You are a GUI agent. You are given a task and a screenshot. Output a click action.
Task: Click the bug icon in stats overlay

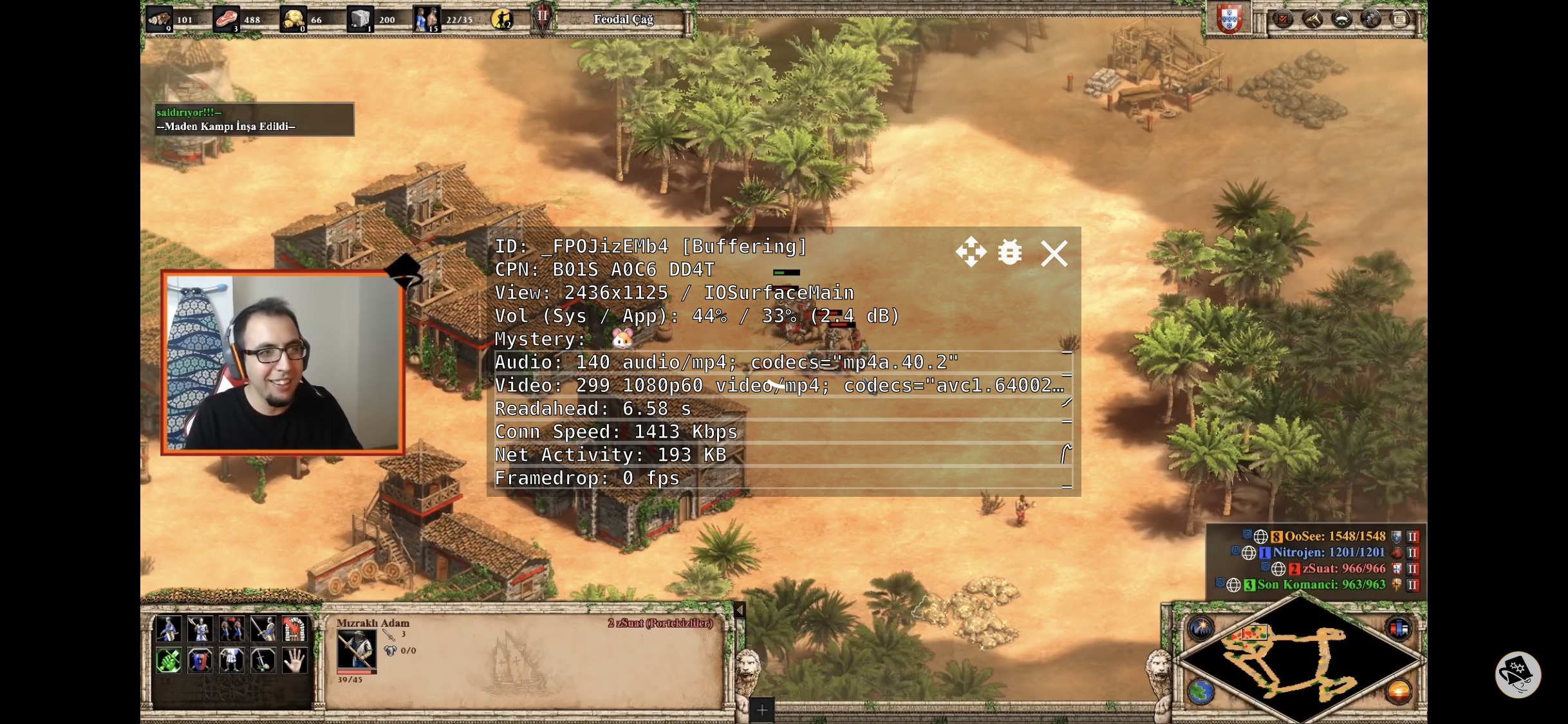click(x=1009, y=252)
